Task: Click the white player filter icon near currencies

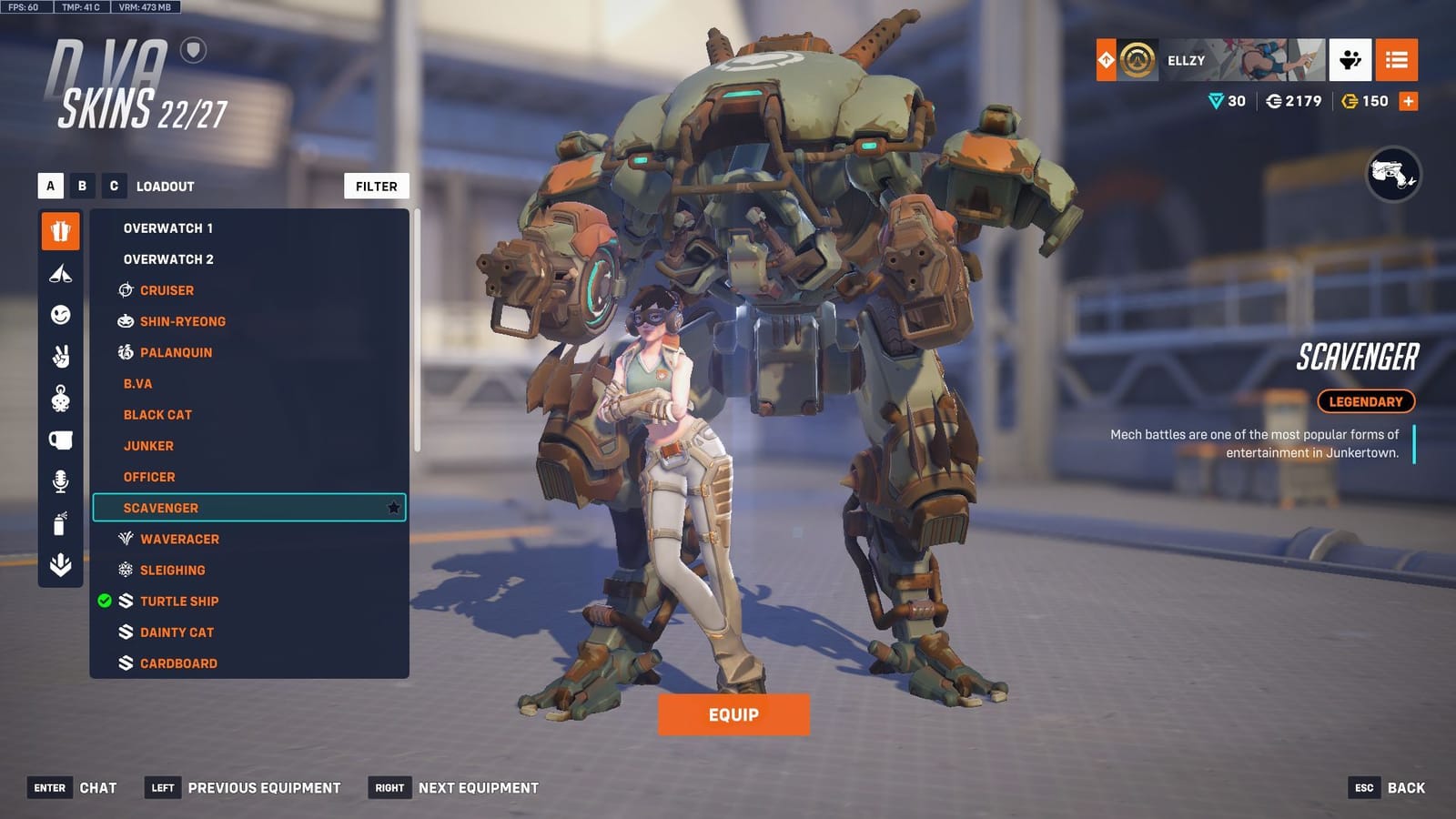Action: pyautogui.click(x=1350, y=61)
